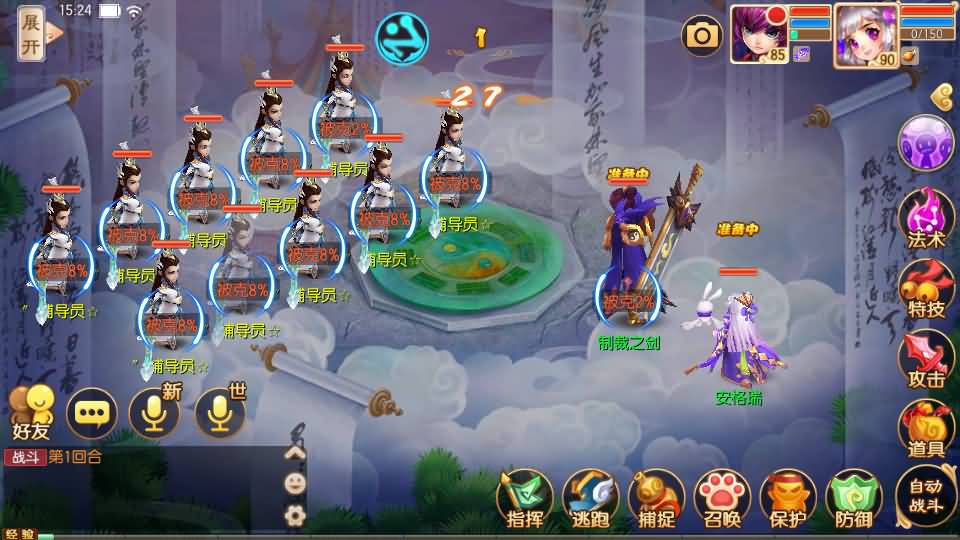The width and height of the screenshot is (960, 540).
Task: Take a screenshot with the camera button
Action: (702, 36)
